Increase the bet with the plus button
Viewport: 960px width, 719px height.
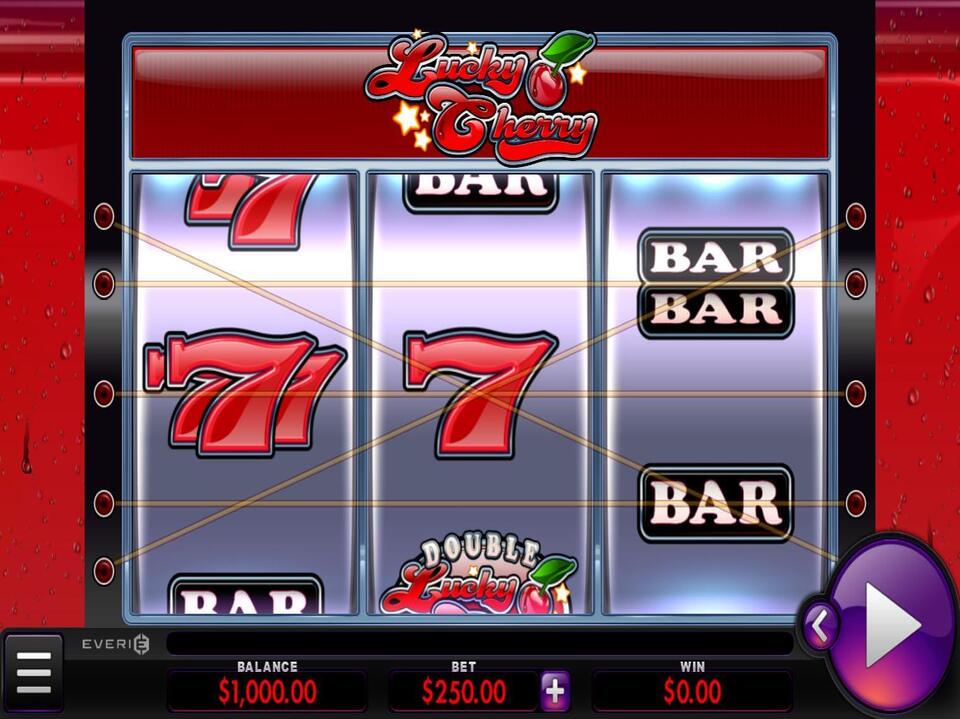click(555, 690)
